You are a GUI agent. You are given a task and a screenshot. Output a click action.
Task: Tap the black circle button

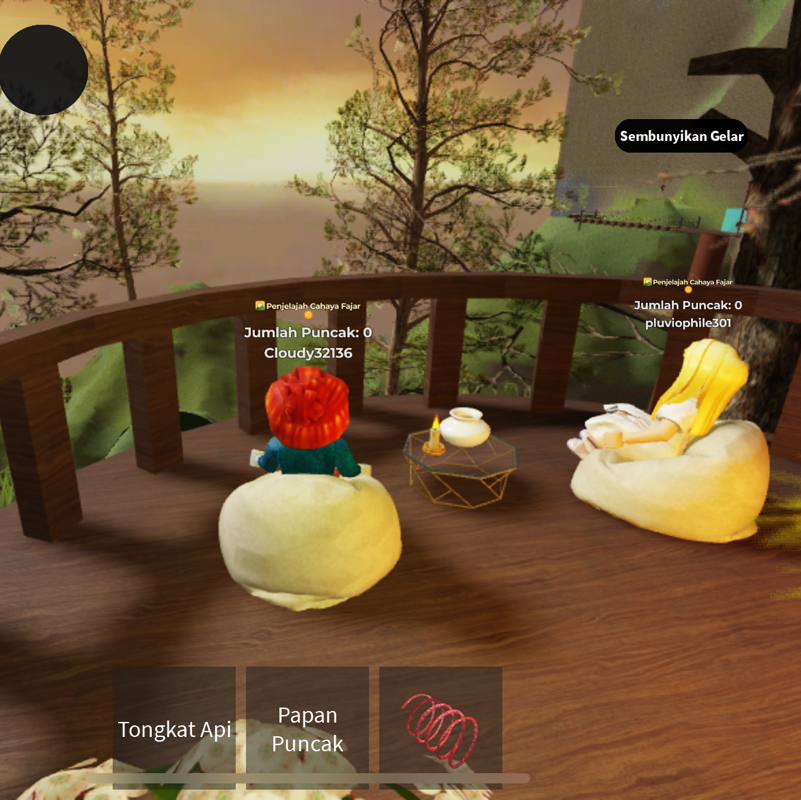[43, 70]
